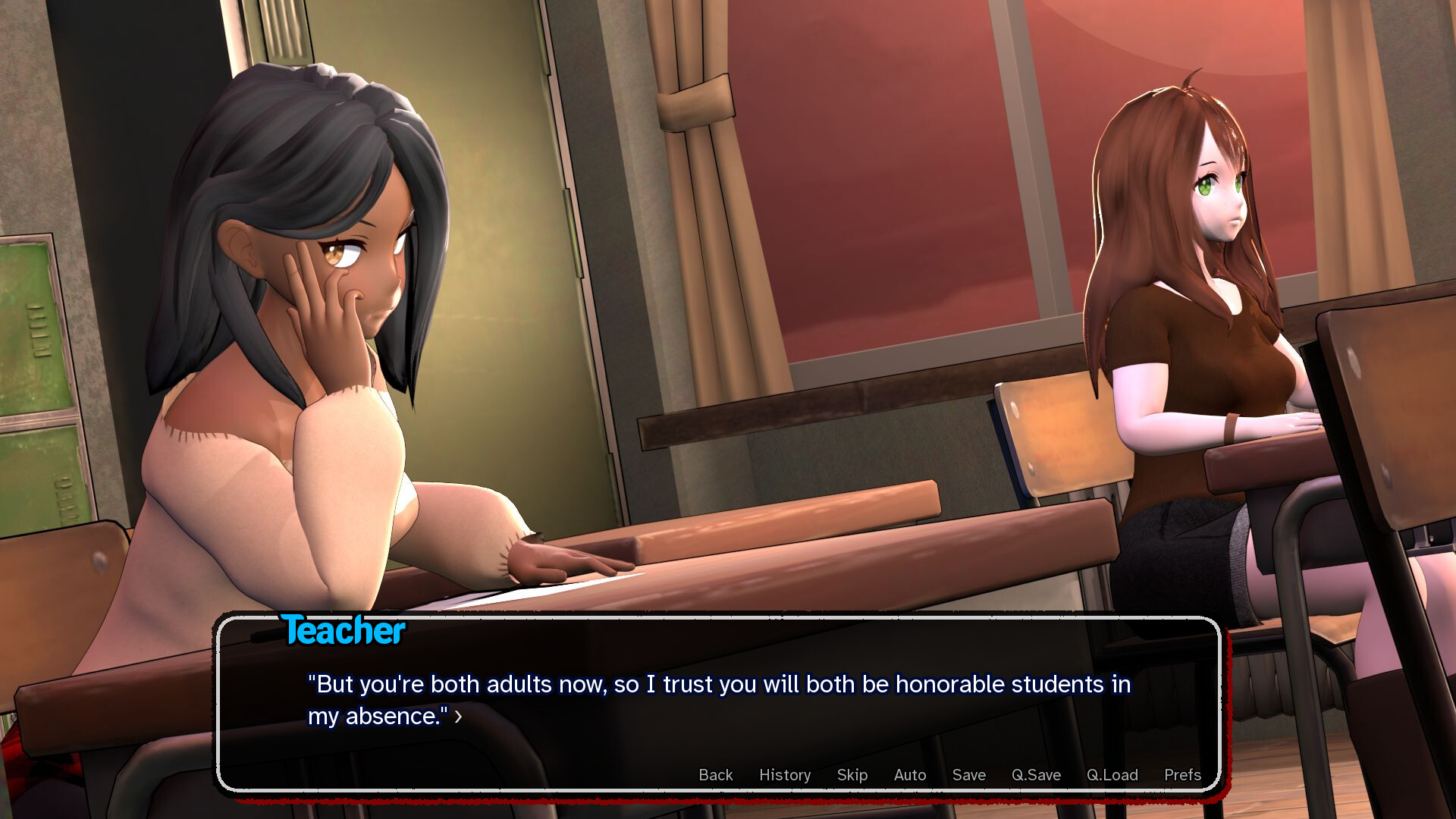Click Back to view the previous line

point(714,775)
